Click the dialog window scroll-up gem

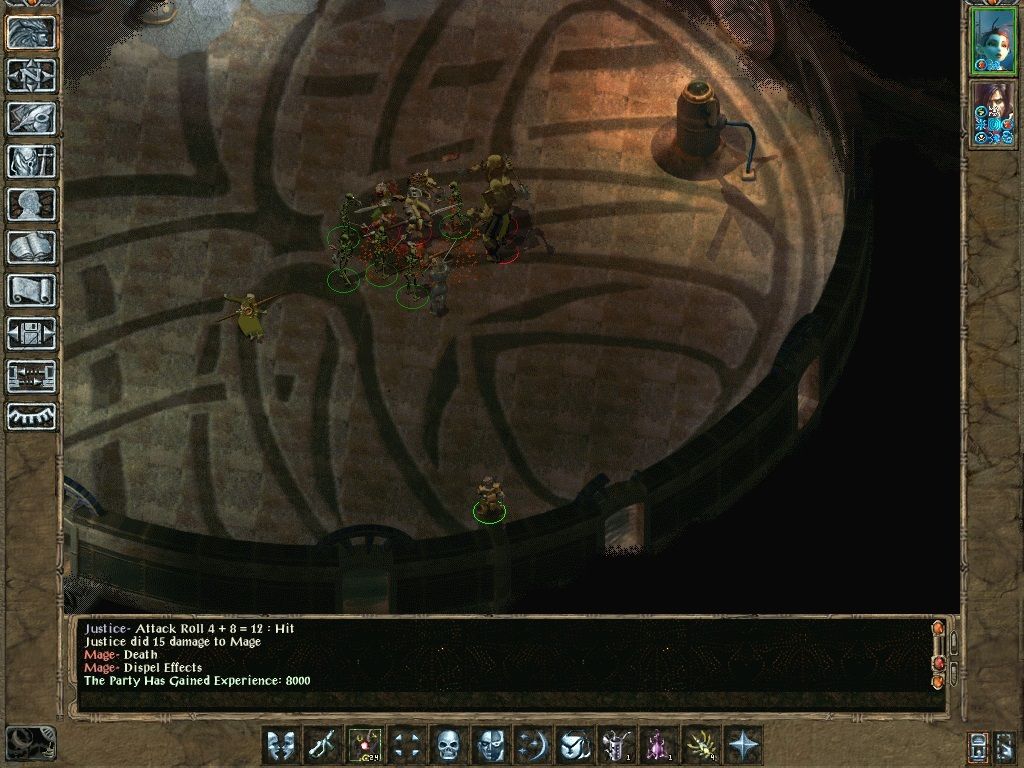938,629
